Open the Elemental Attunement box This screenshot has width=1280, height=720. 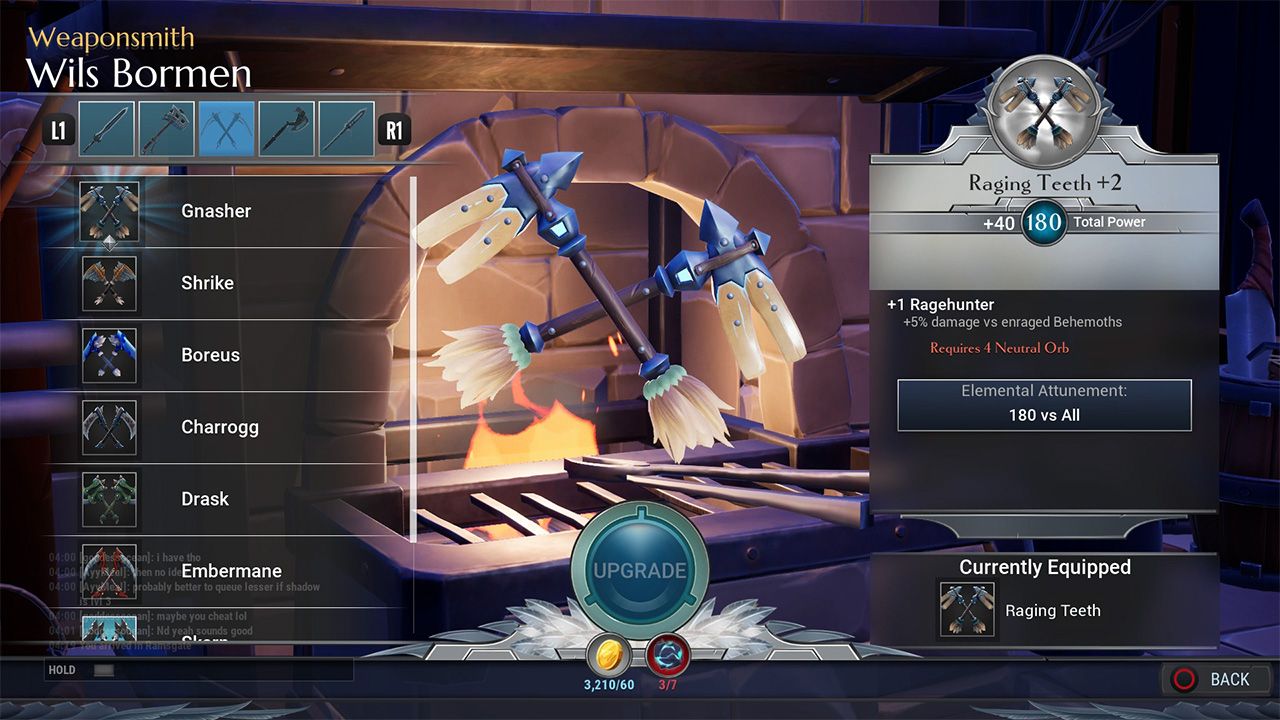pos(1044,405)
